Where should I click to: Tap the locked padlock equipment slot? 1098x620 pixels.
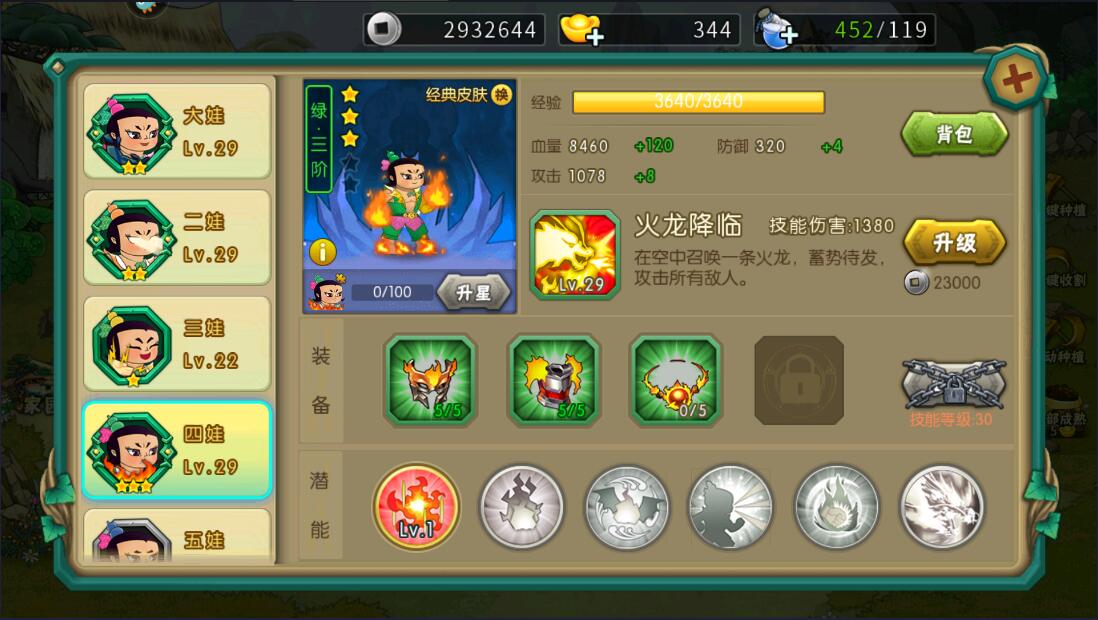798,380
